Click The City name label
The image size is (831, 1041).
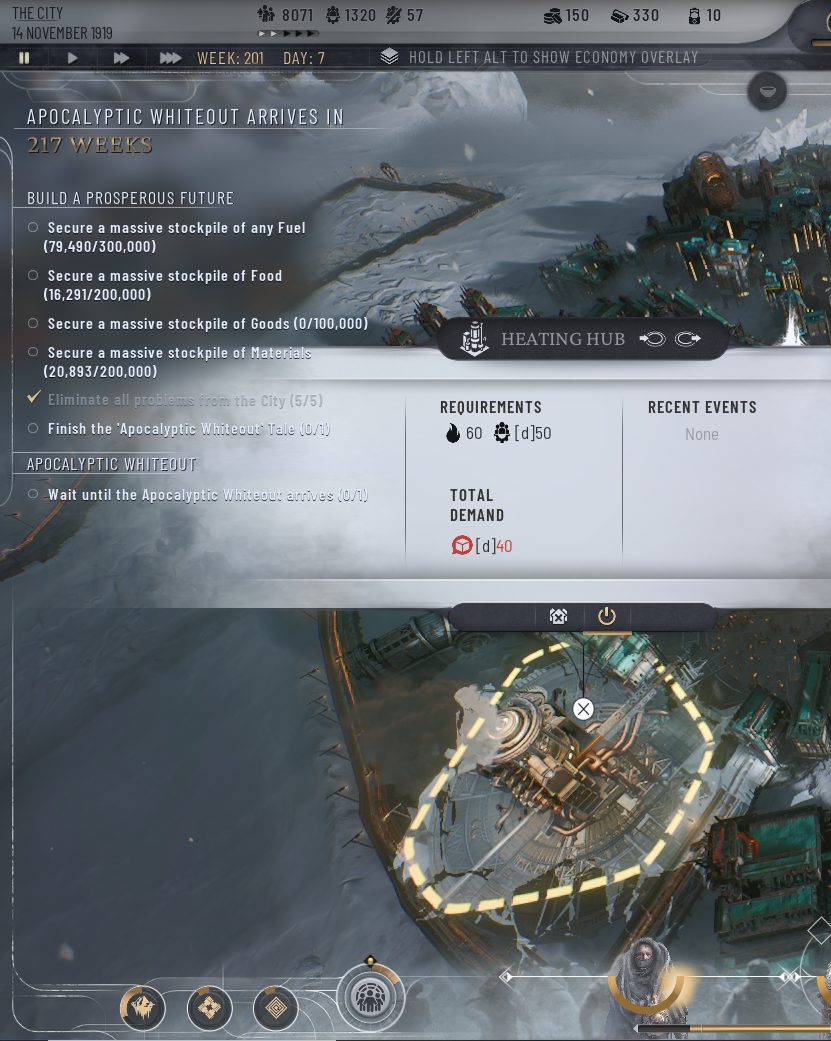click(x=37, y=13)
